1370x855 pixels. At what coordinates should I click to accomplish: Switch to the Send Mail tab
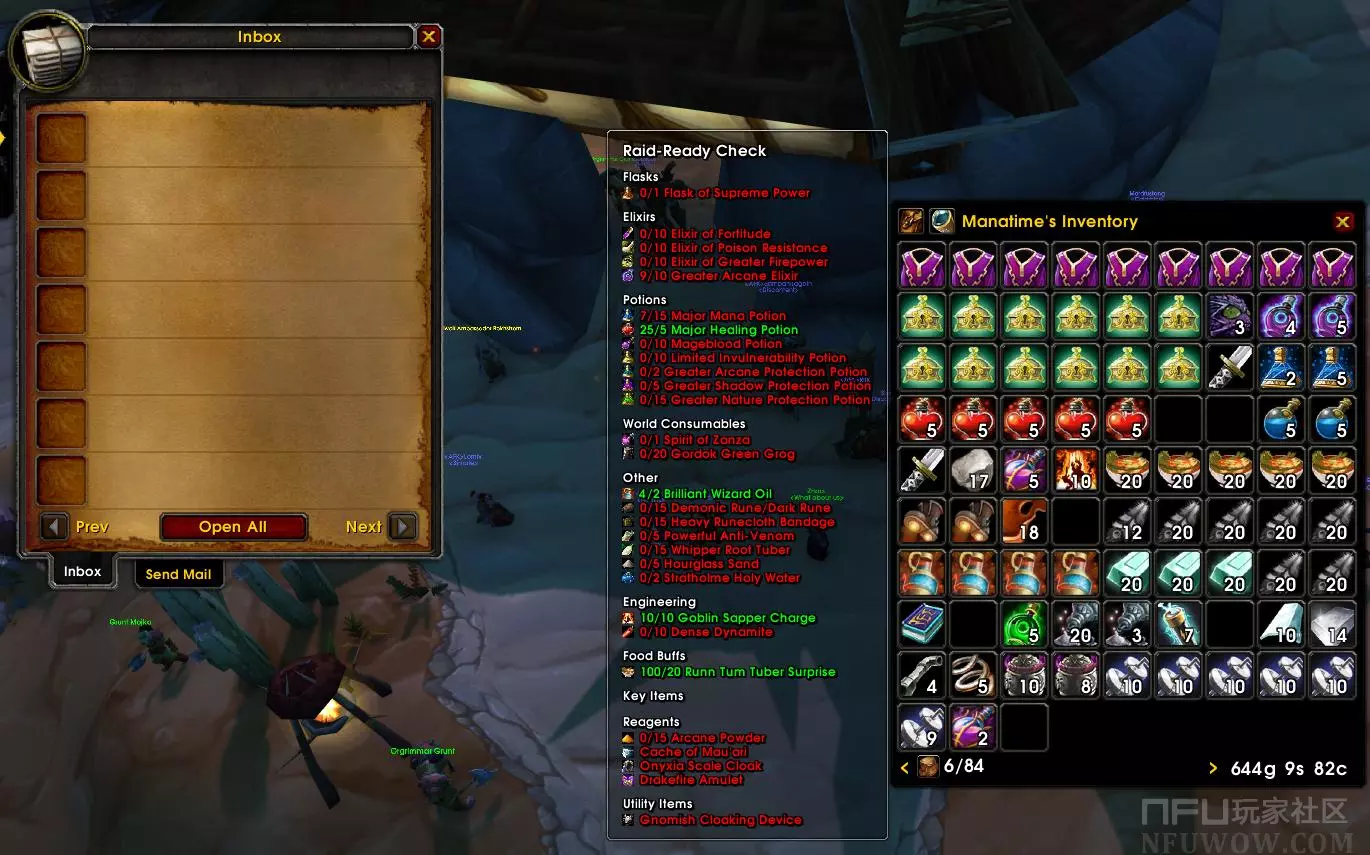click(178, 574)
